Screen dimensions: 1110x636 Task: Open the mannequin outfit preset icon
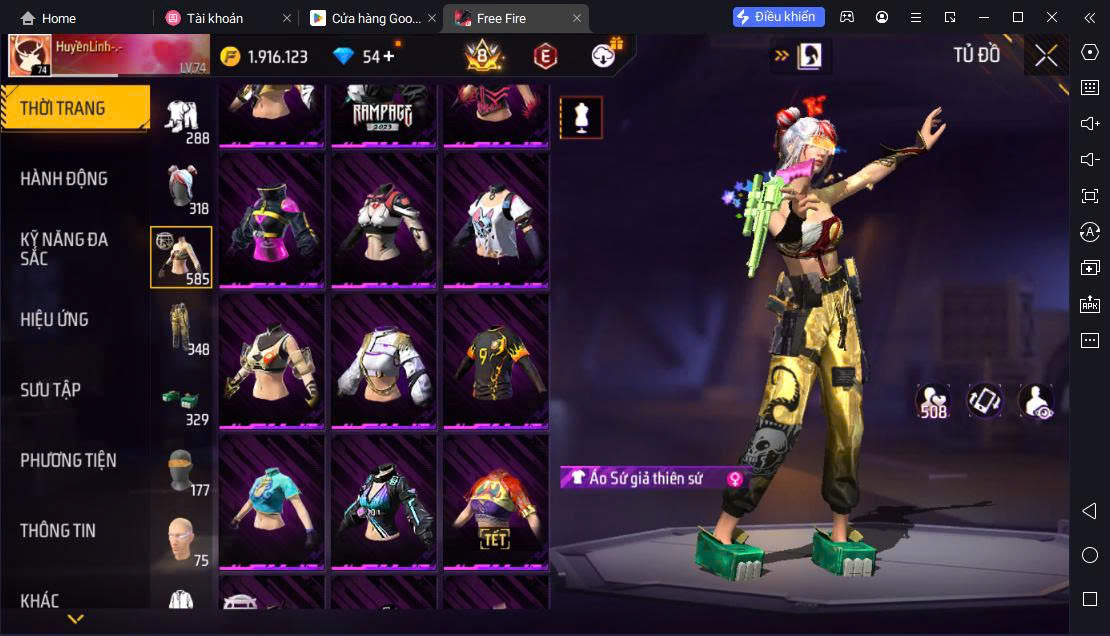click(581, 118)
